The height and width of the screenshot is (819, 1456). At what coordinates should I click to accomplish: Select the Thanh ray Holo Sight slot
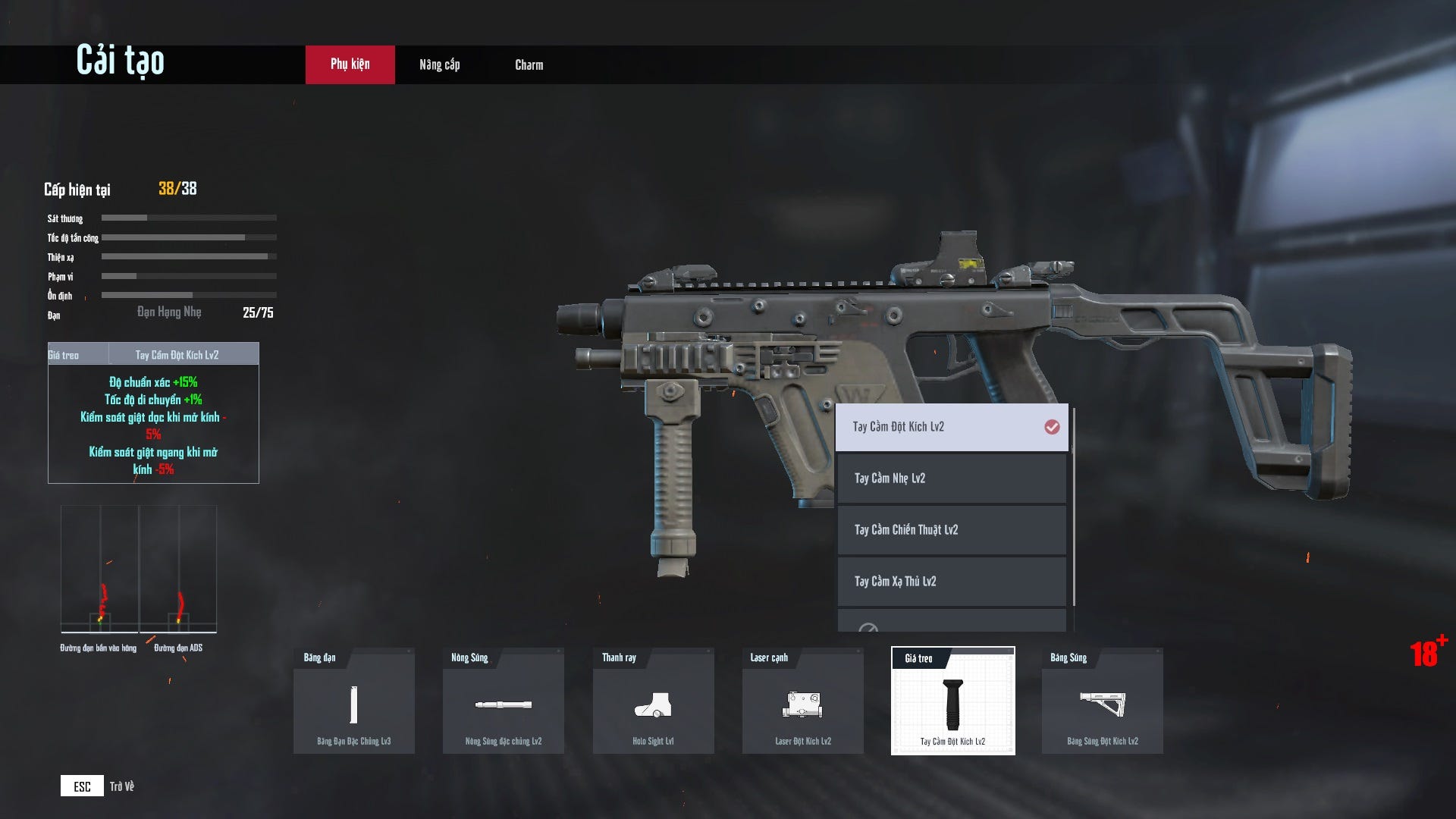tap(653, 701)
